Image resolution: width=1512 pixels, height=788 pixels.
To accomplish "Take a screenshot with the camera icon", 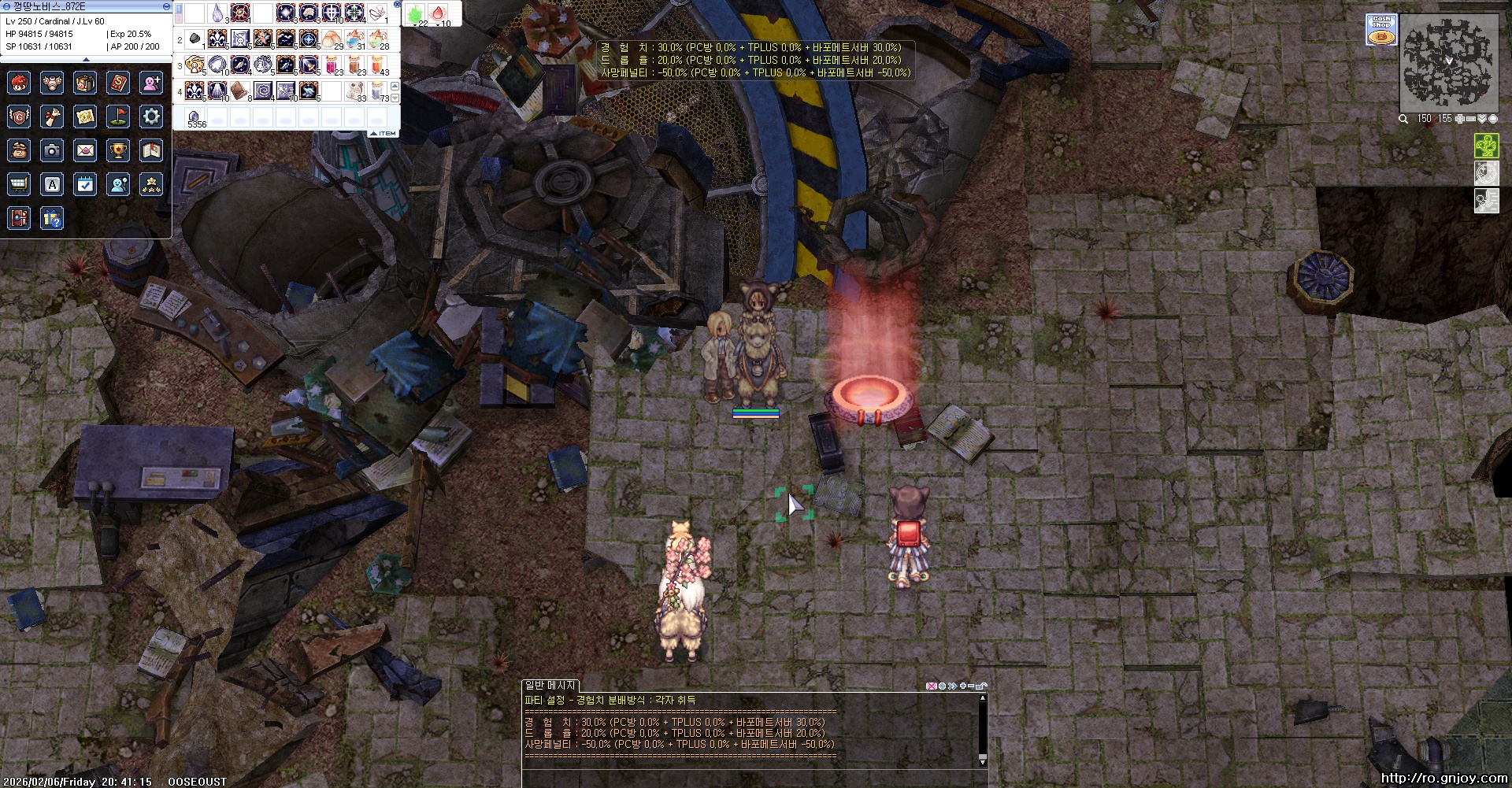I will tap(52, 150).
